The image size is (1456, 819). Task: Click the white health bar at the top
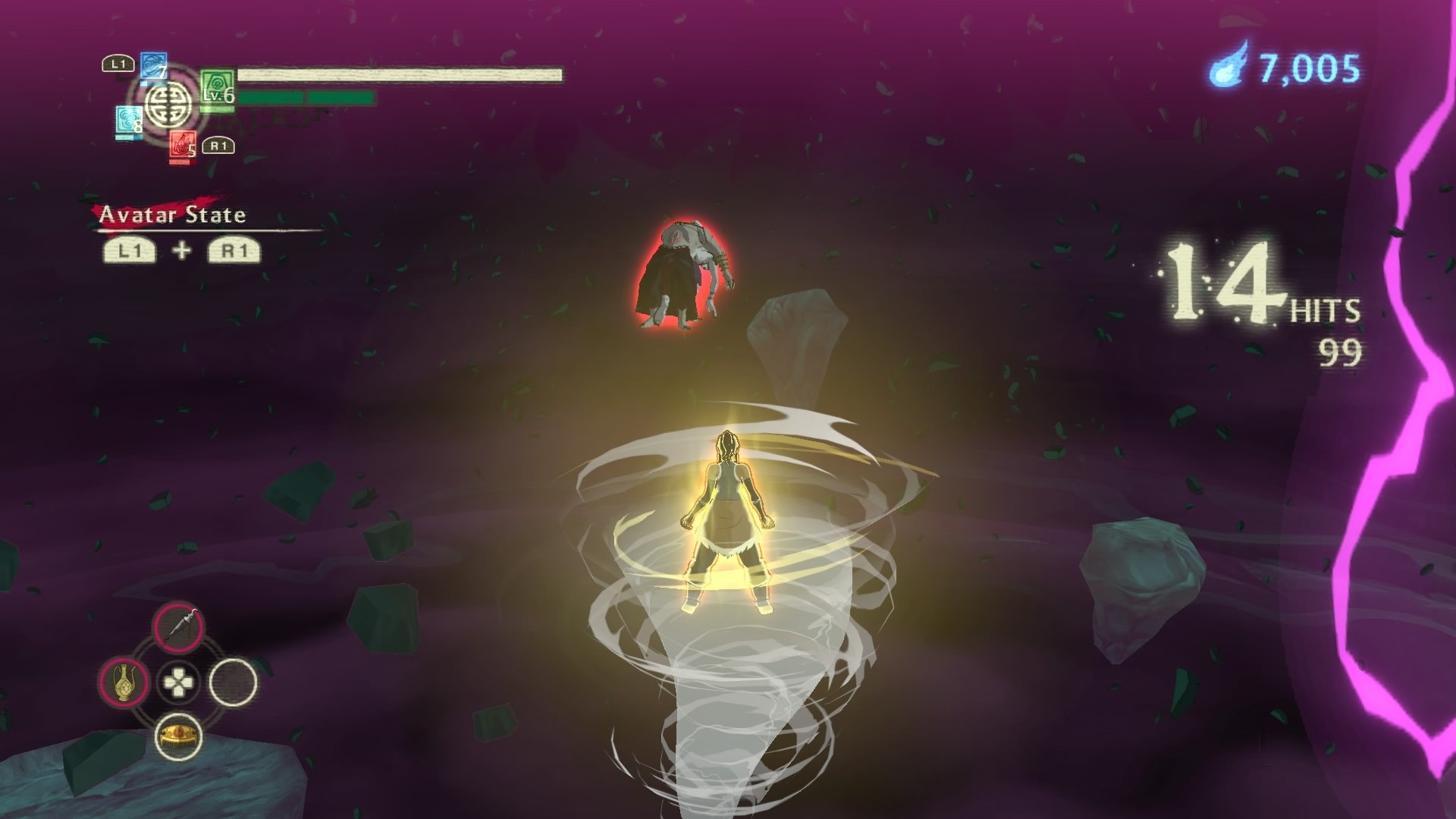pyautogui.click(x=398, y=74)
